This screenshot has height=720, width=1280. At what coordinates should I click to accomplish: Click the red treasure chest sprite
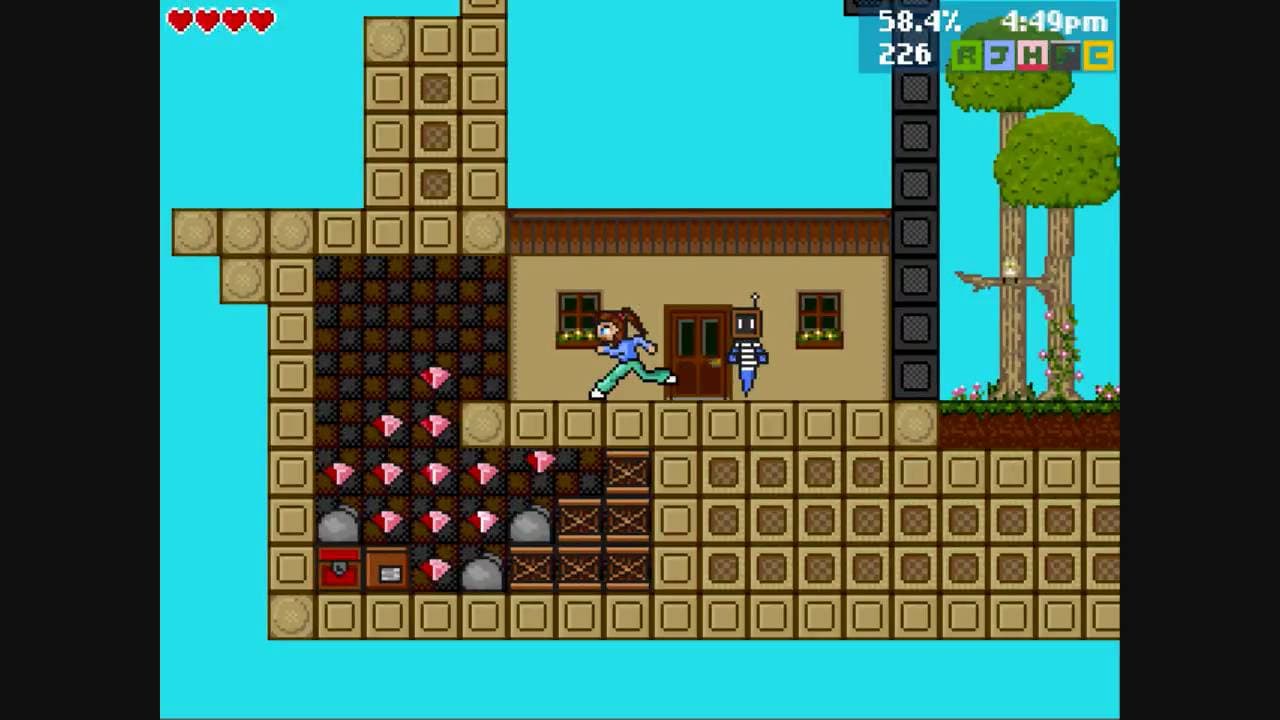(337, 569)
